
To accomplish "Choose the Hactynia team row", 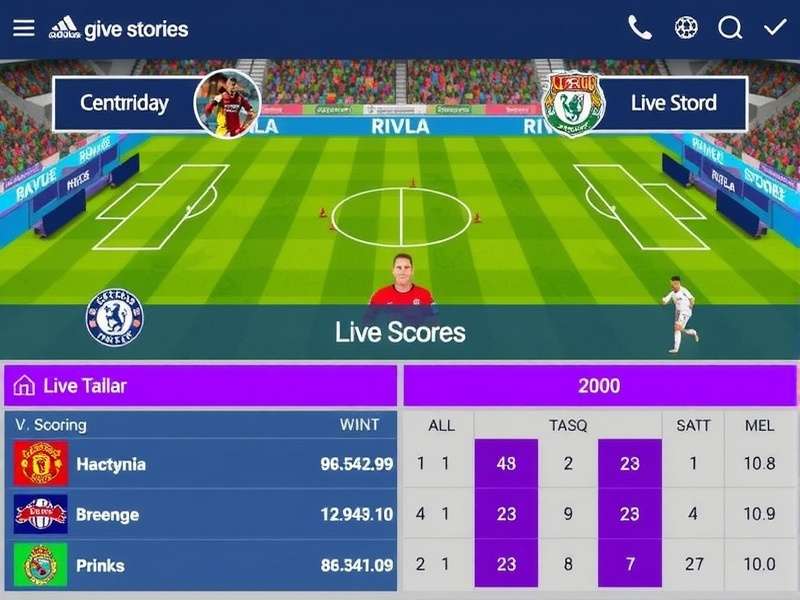I will 200,464.
